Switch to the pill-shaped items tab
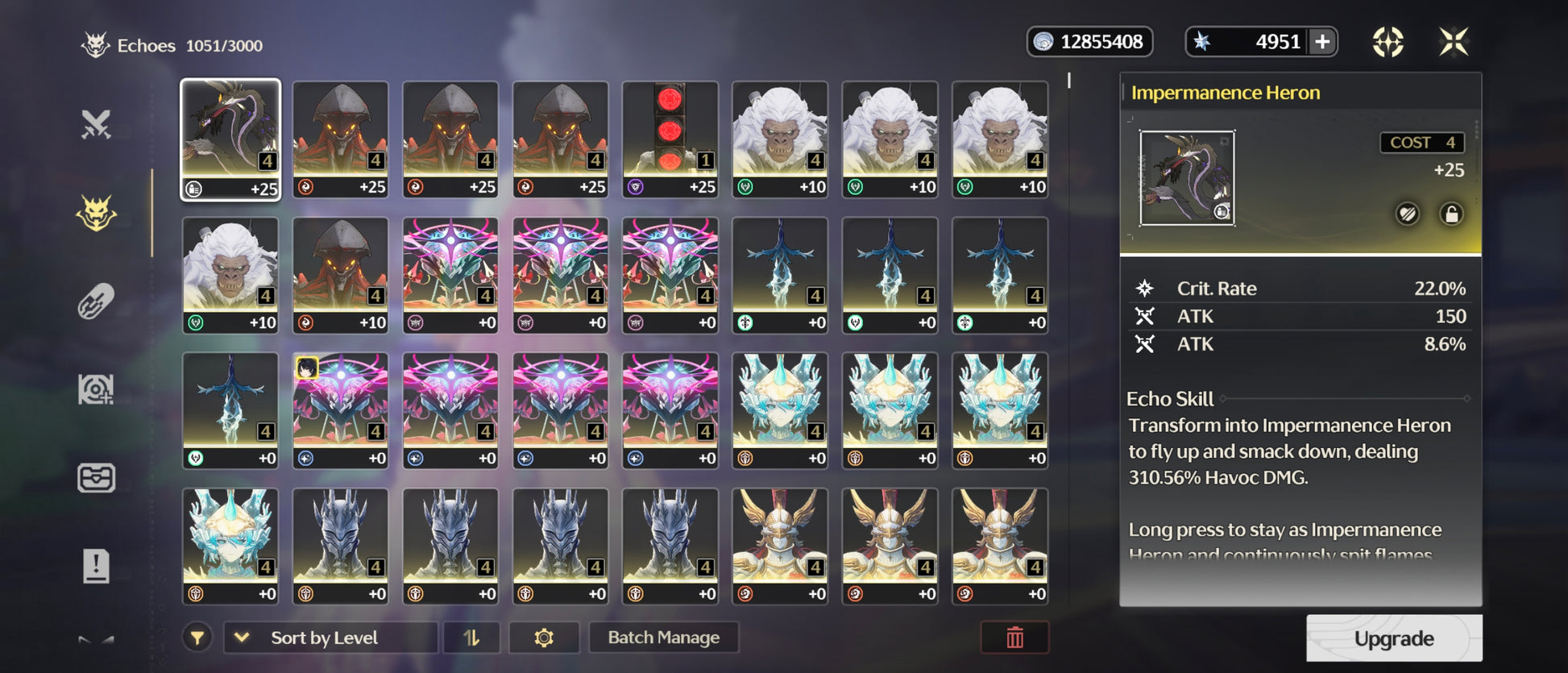1568x673 pixels. 96,302
